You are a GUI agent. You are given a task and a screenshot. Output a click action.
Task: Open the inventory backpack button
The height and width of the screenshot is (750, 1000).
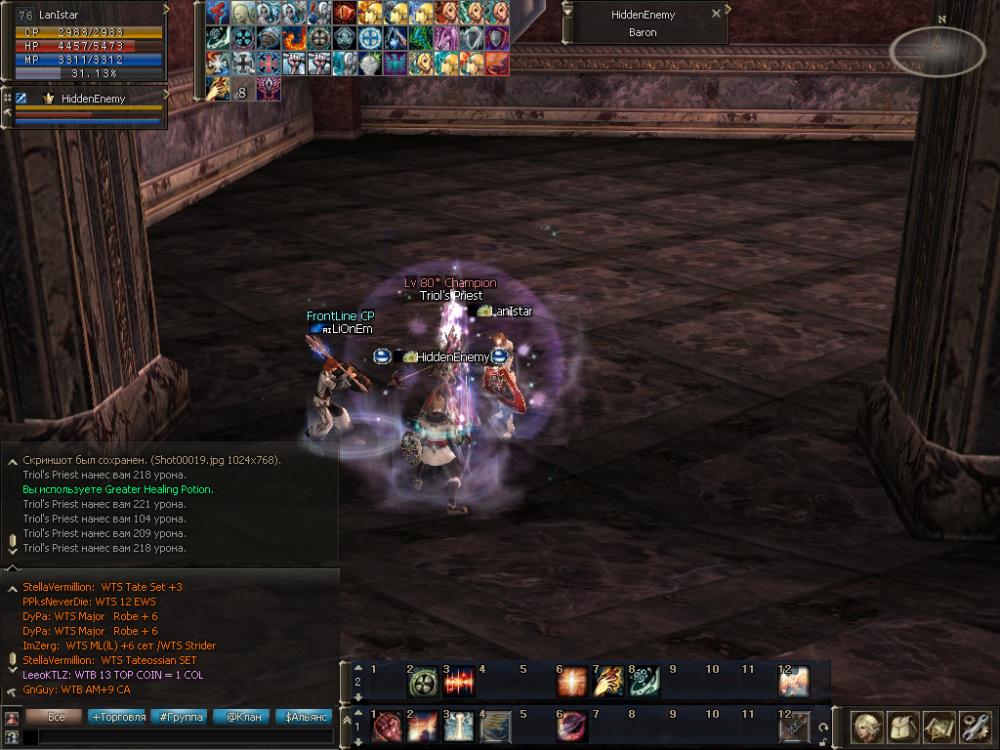tap(902, 725)
